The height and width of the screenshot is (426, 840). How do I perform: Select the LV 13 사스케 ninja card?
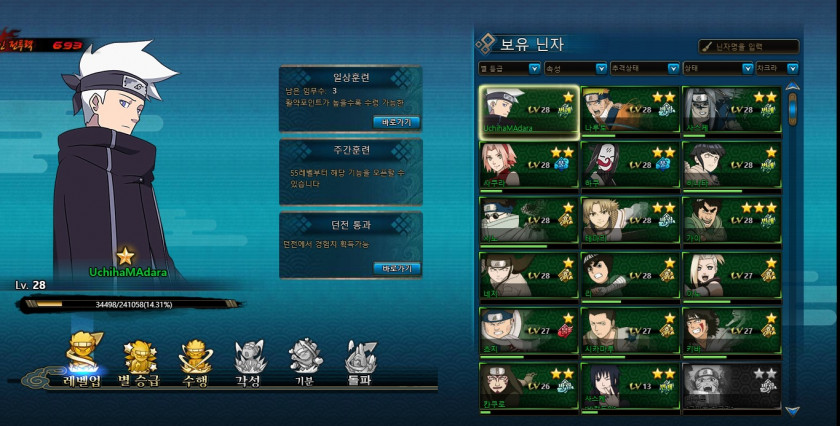[x=629, y=385]
